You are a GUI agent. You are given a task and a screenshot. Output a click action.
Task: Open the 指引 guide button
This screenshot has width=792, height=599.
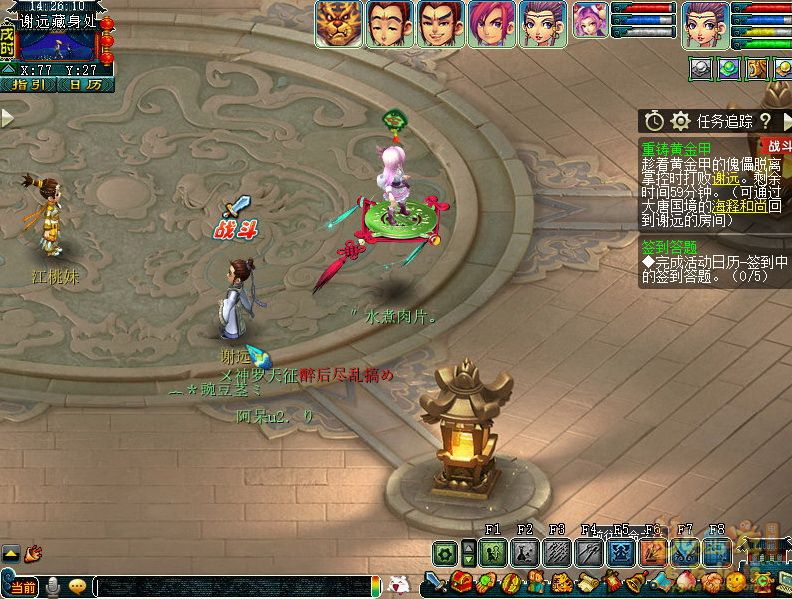point(27,85)
